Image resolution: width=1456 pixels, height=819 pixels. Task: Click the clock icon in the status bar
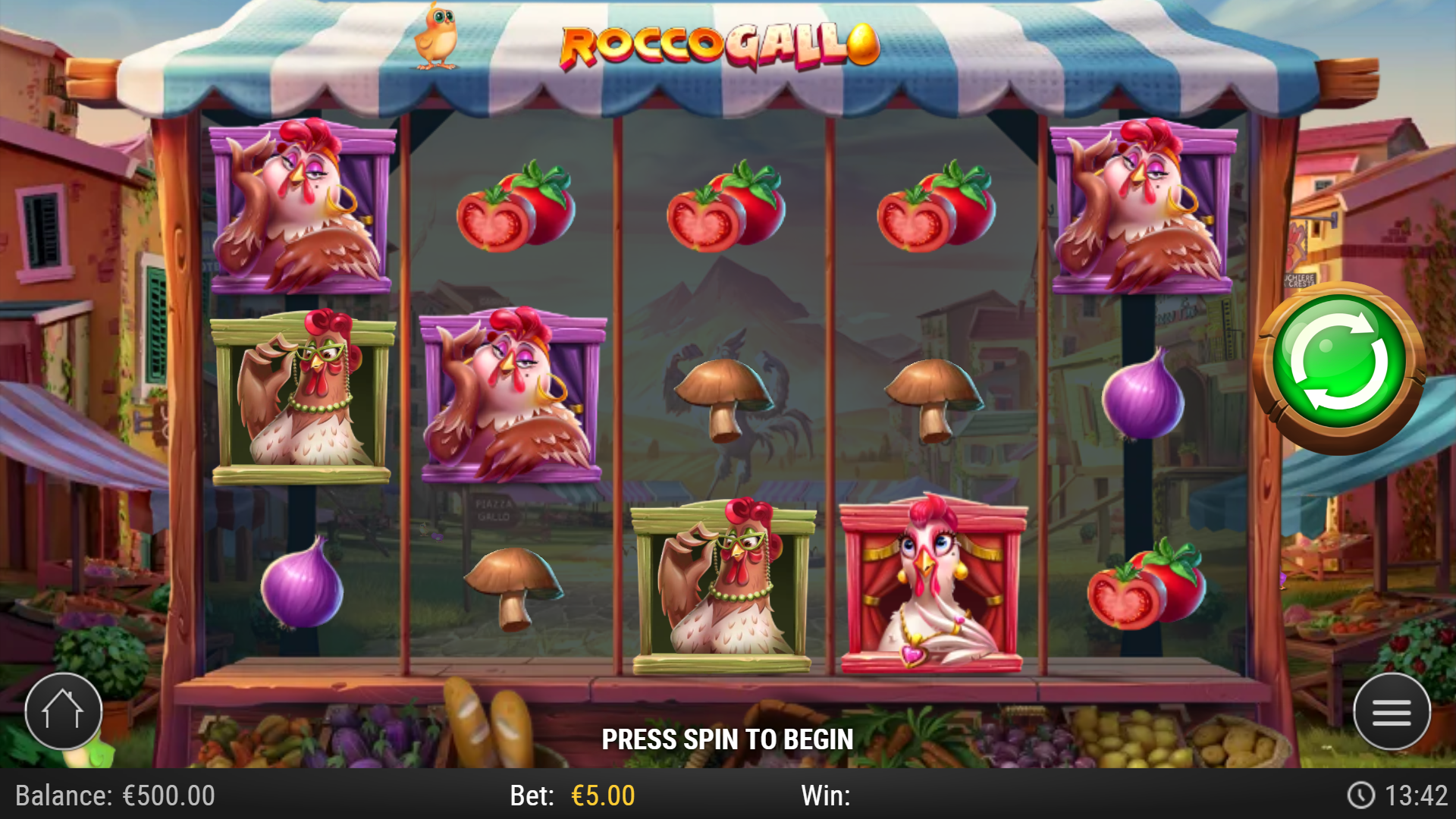[x=1361, y=795]
